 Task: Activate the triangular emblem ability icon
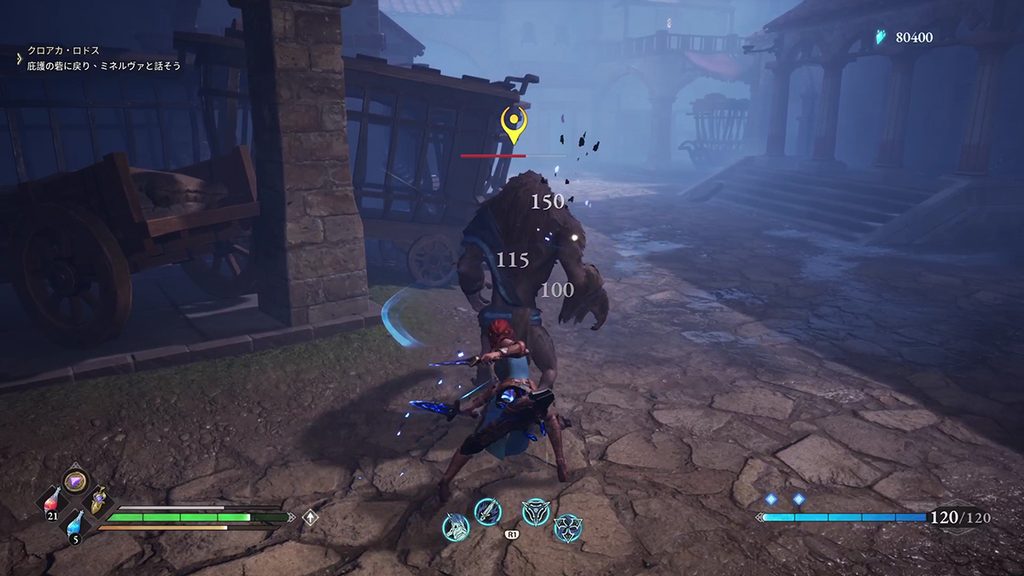coord(536,511)
